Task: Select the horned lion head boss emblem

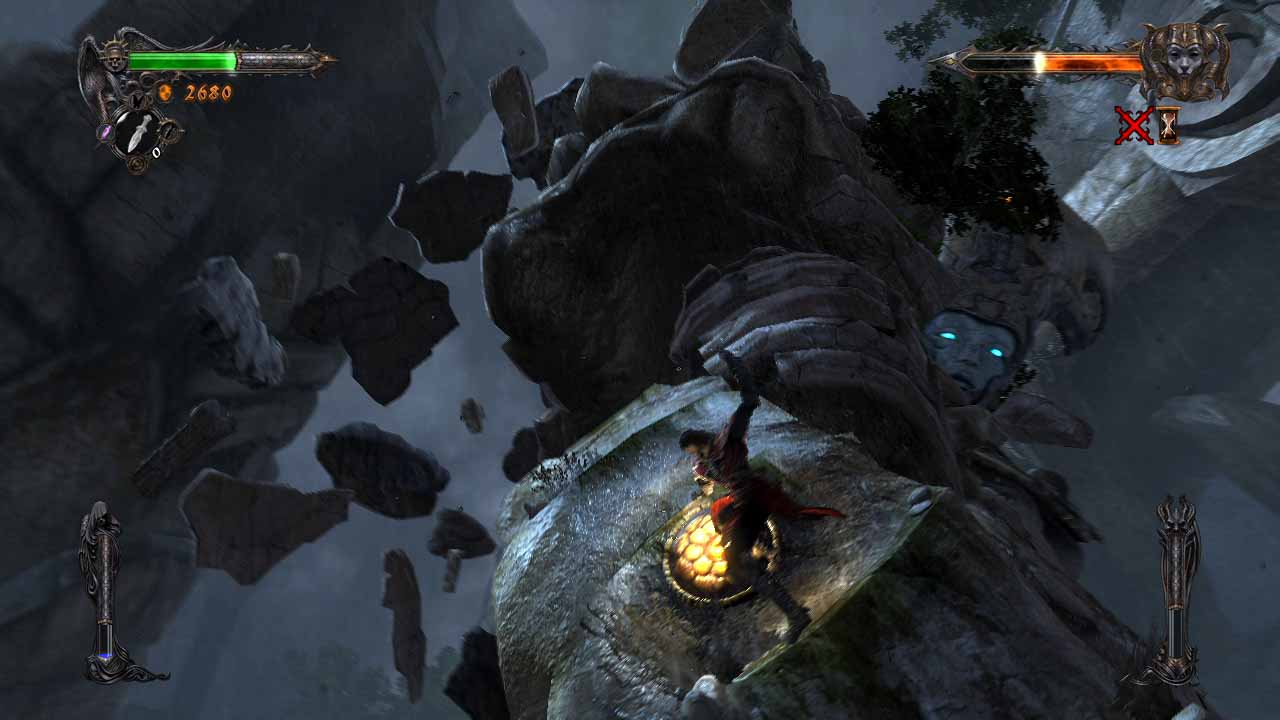Action: (1182, 60)
